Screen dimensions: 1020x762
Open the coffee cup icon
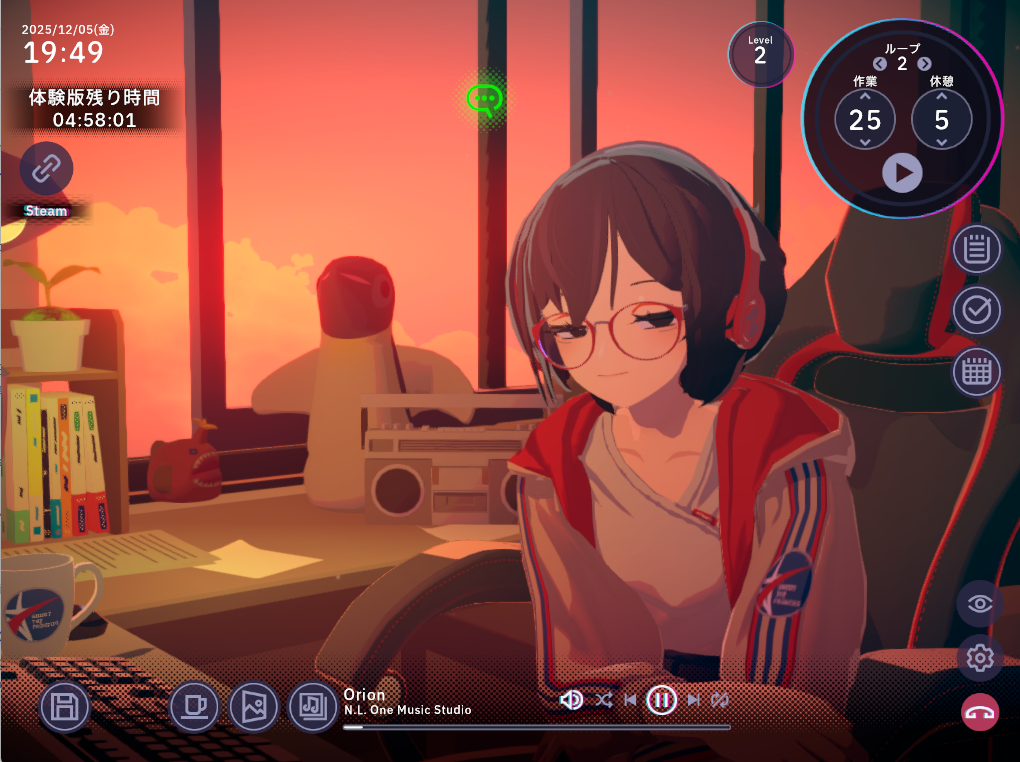[194, 706]
